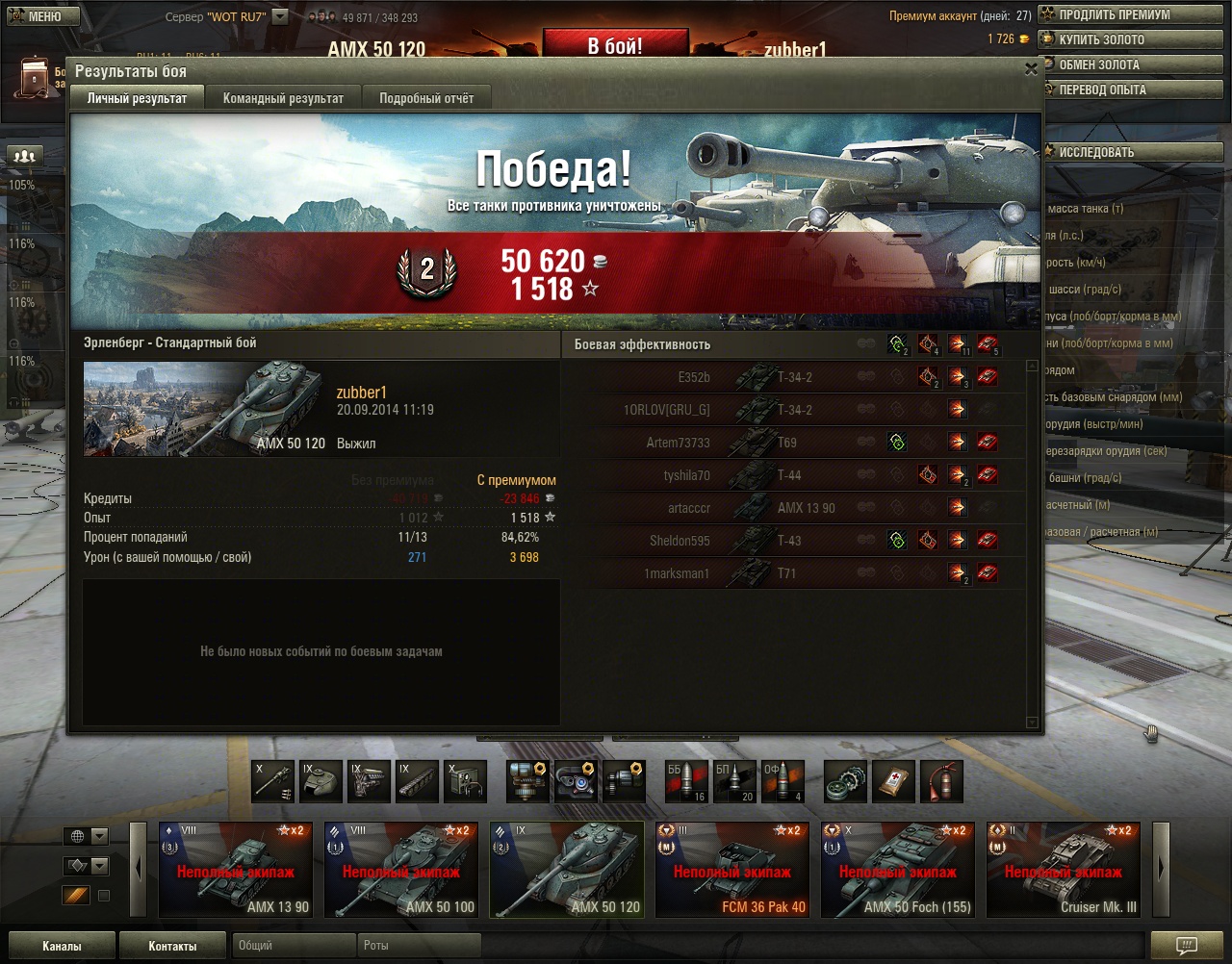The image size is (1232, 964).
Task: Switch to the Командный результат tab
Action: (x=283, y=98)
